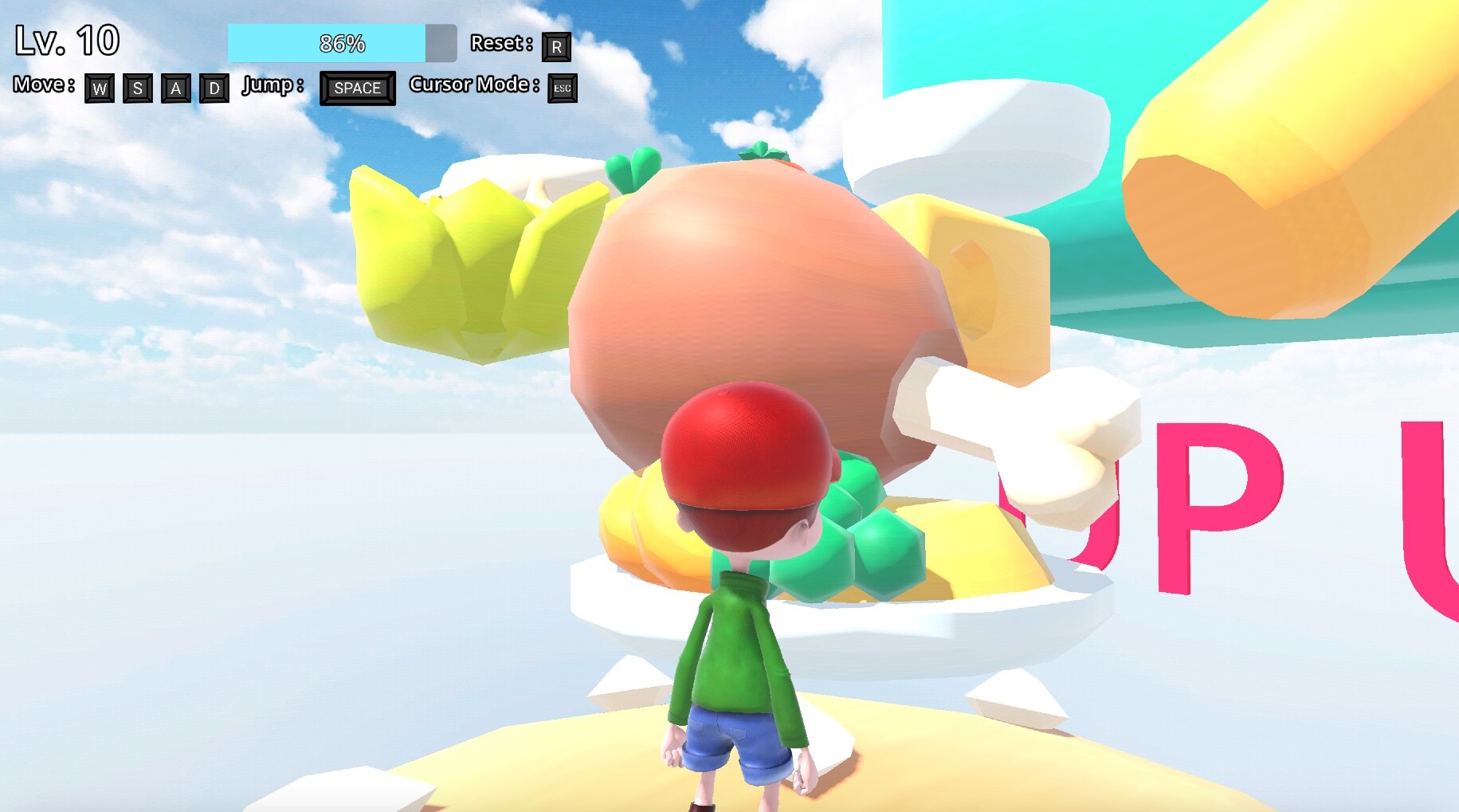Click the Reset text label
1459x812 pixels.
coord(500,44)
